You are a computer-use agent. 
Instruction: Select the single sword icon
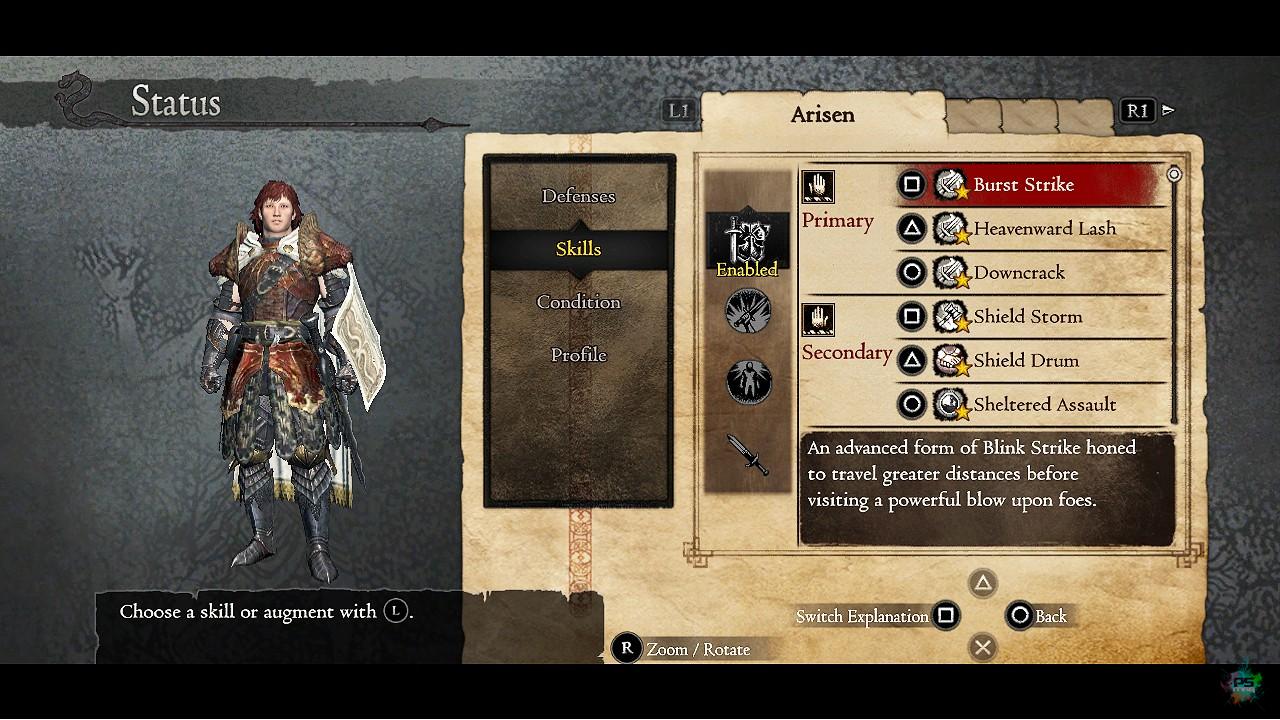point(748,455)
